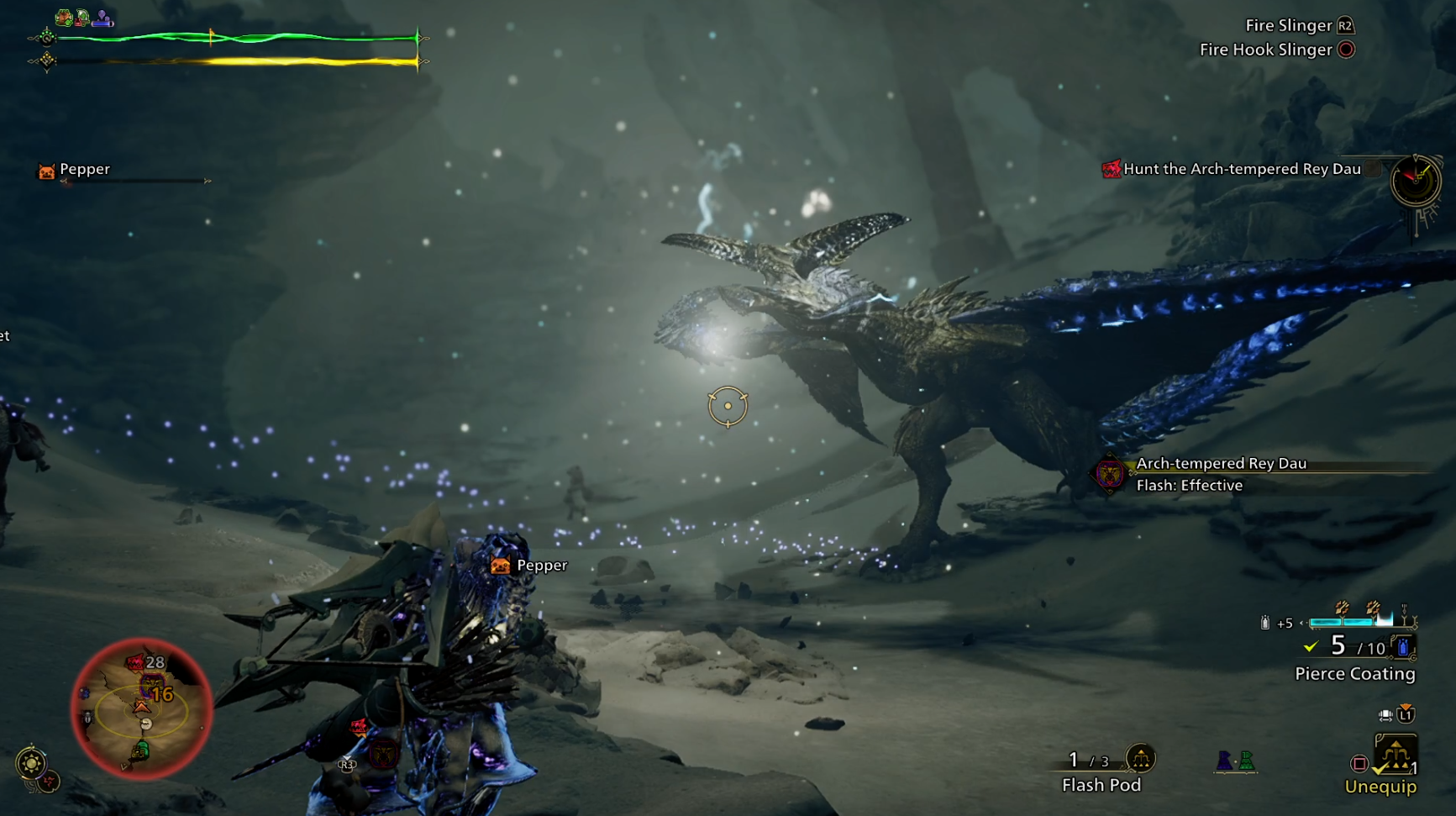Select the Flash Pod slinger ammo icon
This screenshot has width=1456, height=816.
click(1140, 759)
